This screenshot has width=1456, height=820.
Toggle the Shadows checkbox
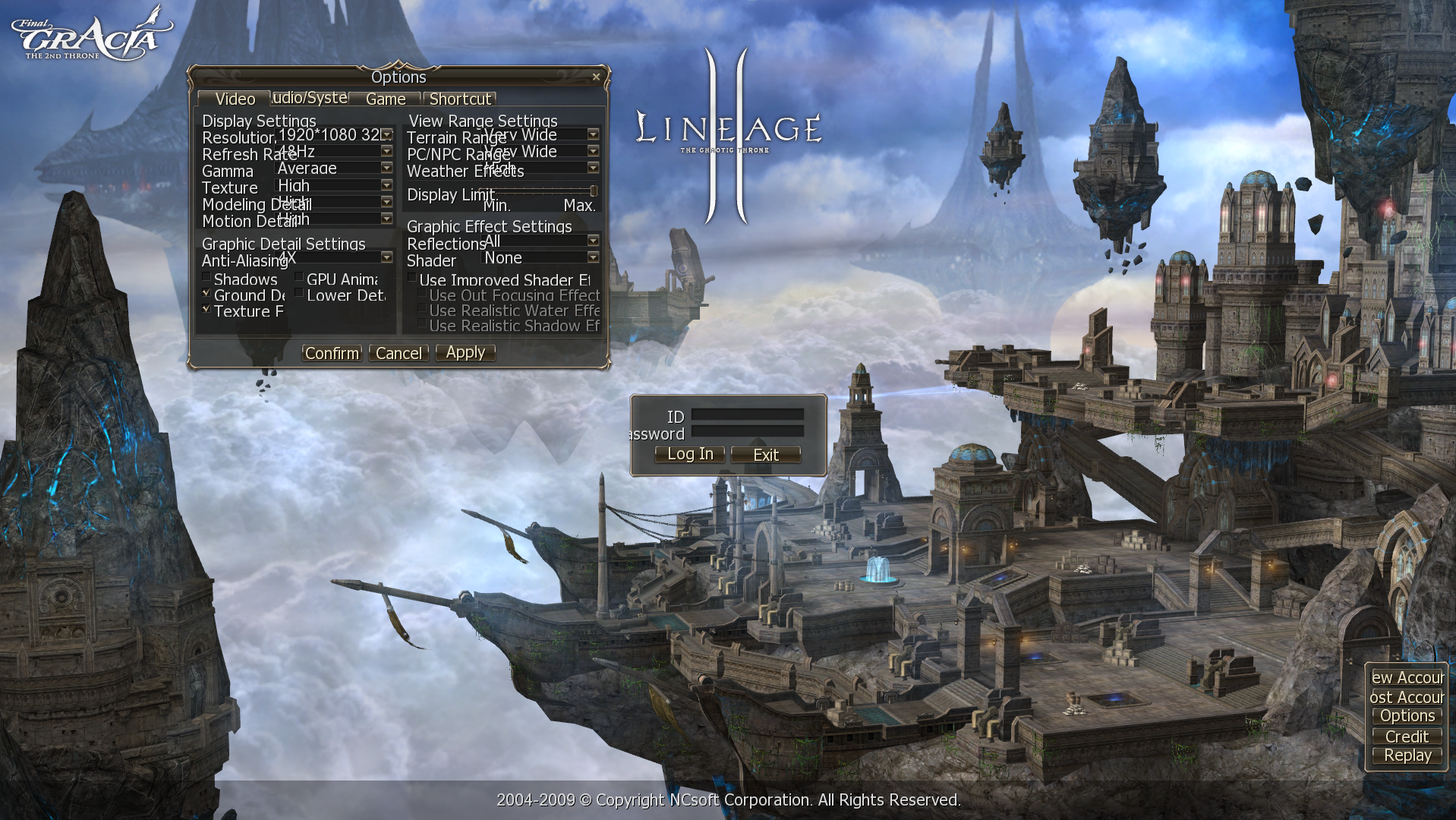[x=206, y=278]
